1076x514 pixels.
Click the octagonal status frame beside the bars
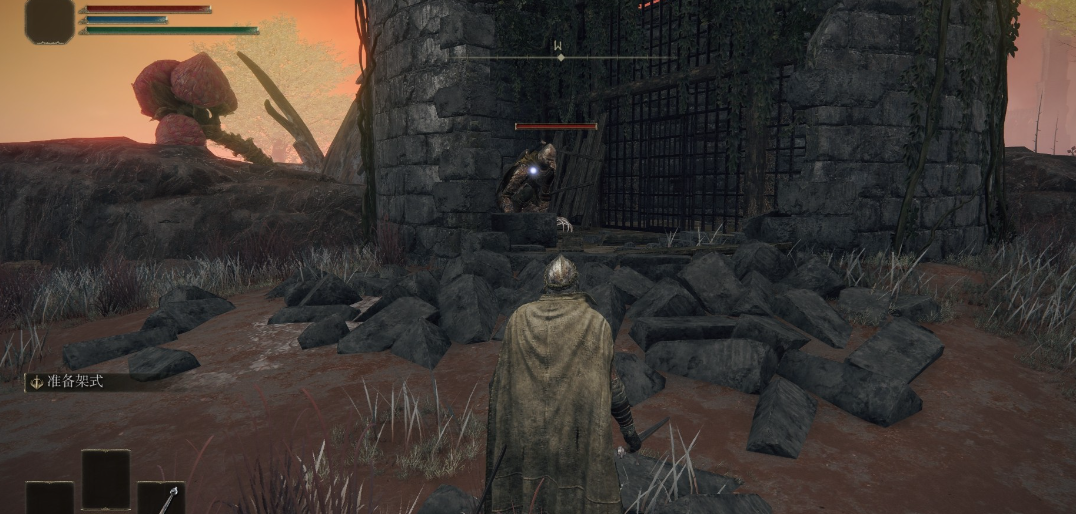pyautogui.click(x=50, y=21)
